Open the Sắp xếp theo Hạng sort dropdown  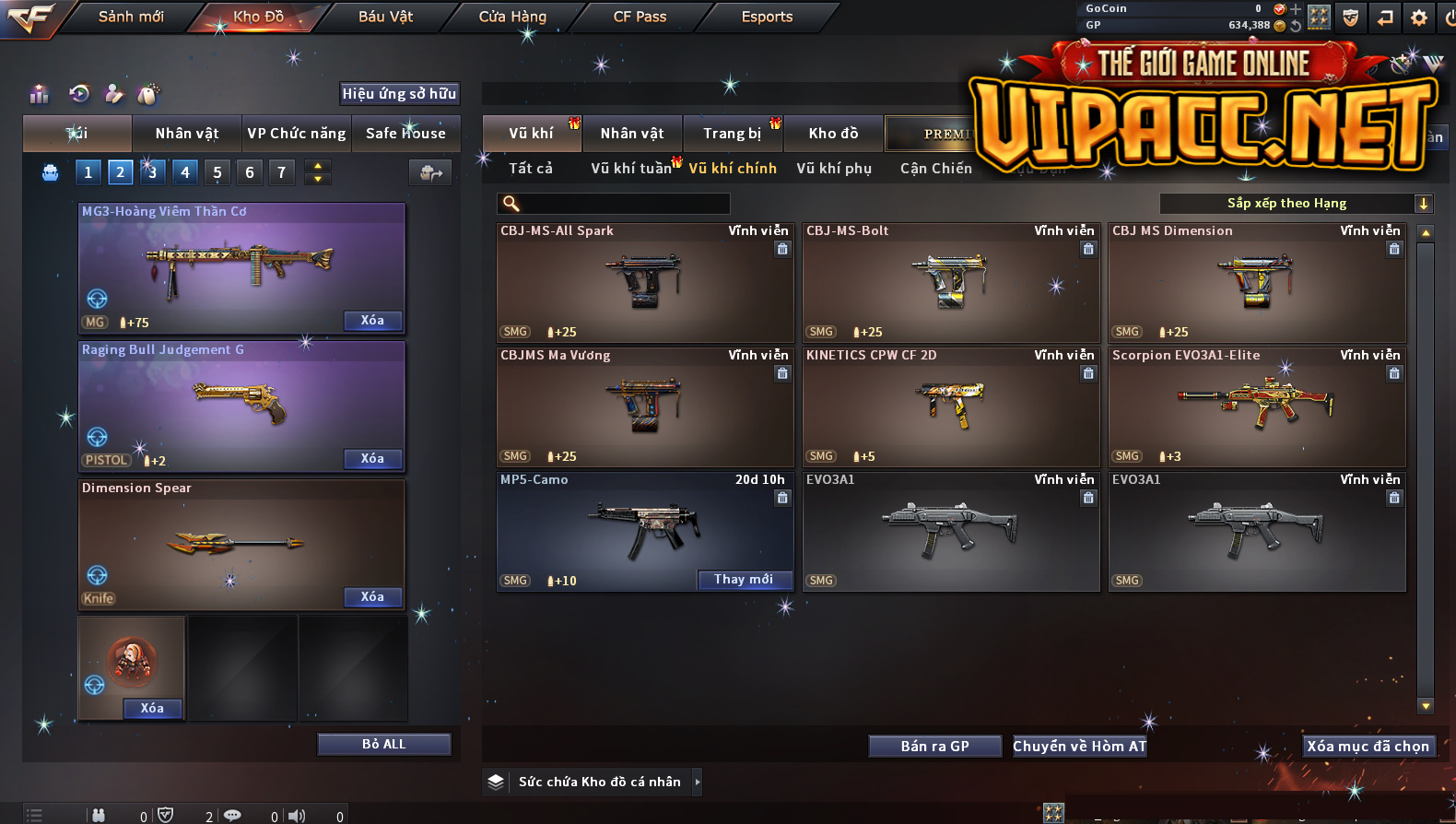tap(1295, 204)
